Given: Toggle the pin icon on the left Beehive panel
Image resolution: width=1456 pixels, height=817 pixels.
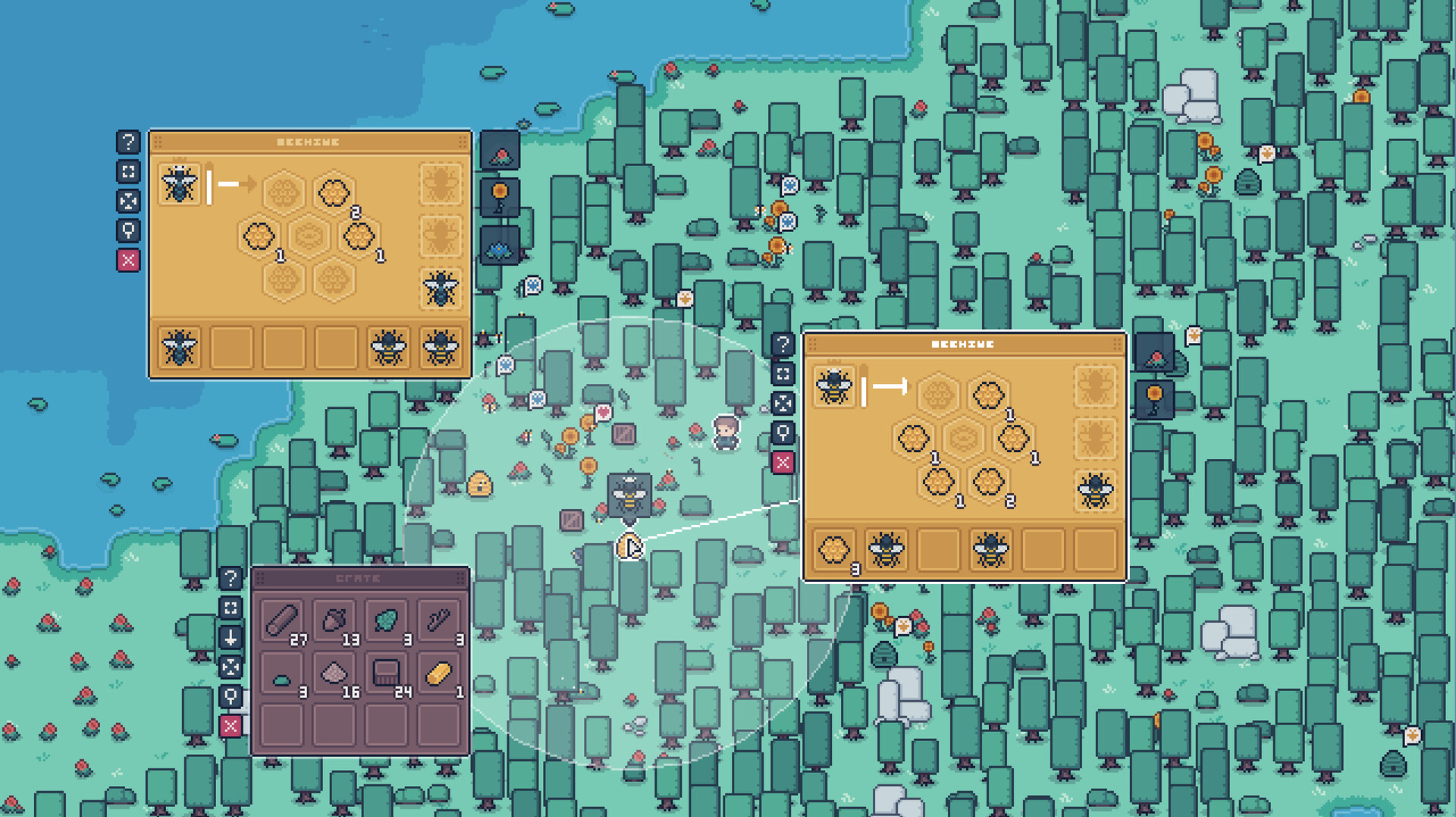Looking at the screenshot, I should 129,229.
